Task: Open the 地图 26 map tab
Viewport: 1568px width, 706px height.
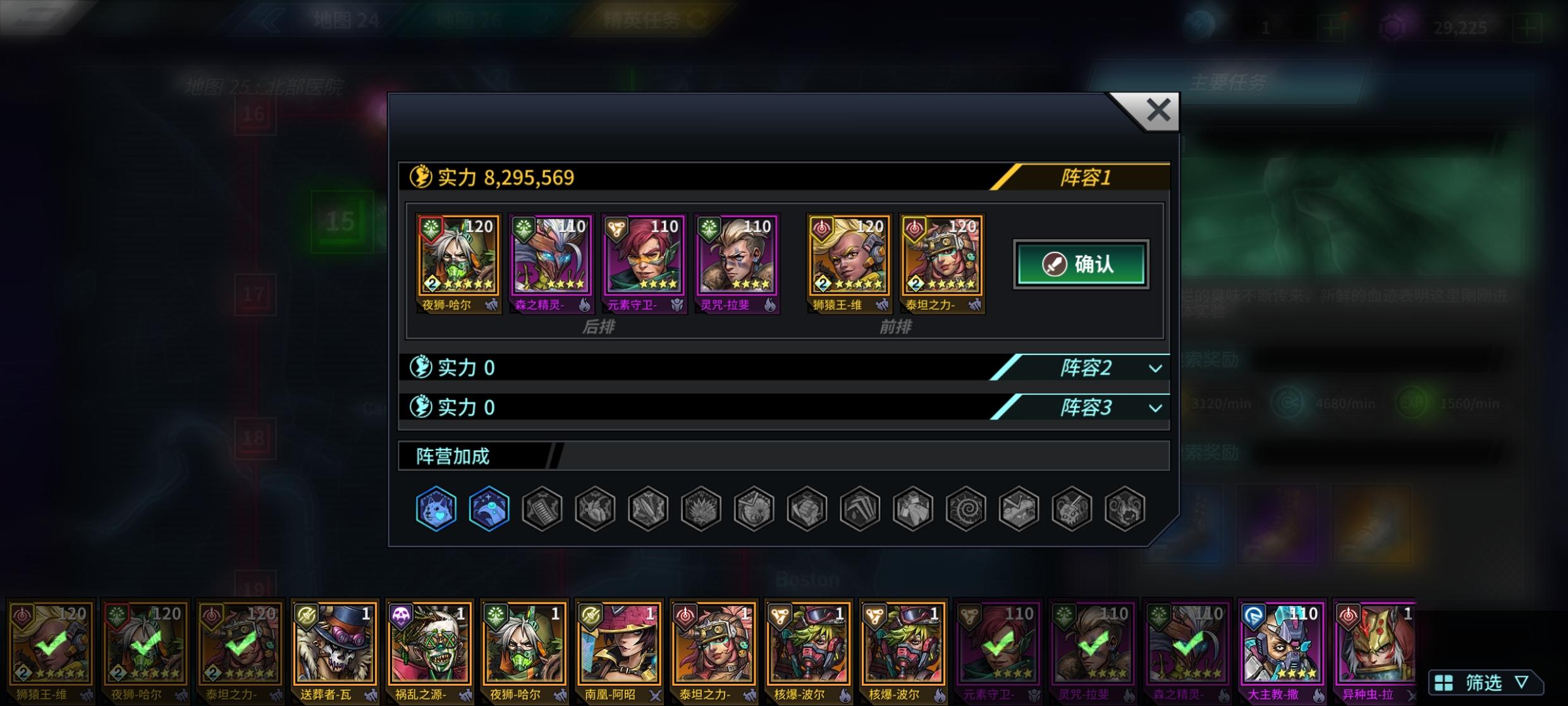Action: (x=470, y=19)
